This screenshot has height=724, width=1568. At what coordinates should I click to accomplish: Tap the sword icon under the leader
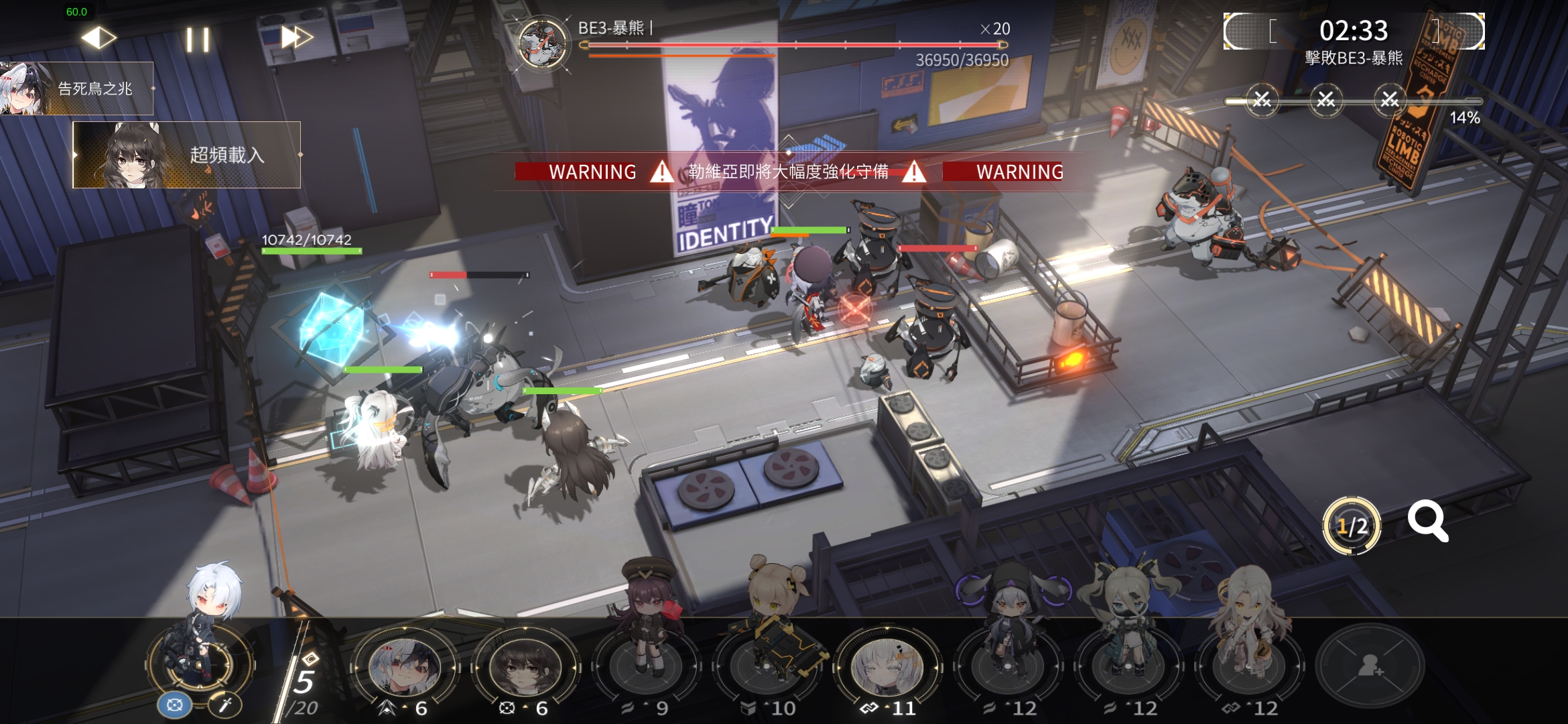(225, 705)
